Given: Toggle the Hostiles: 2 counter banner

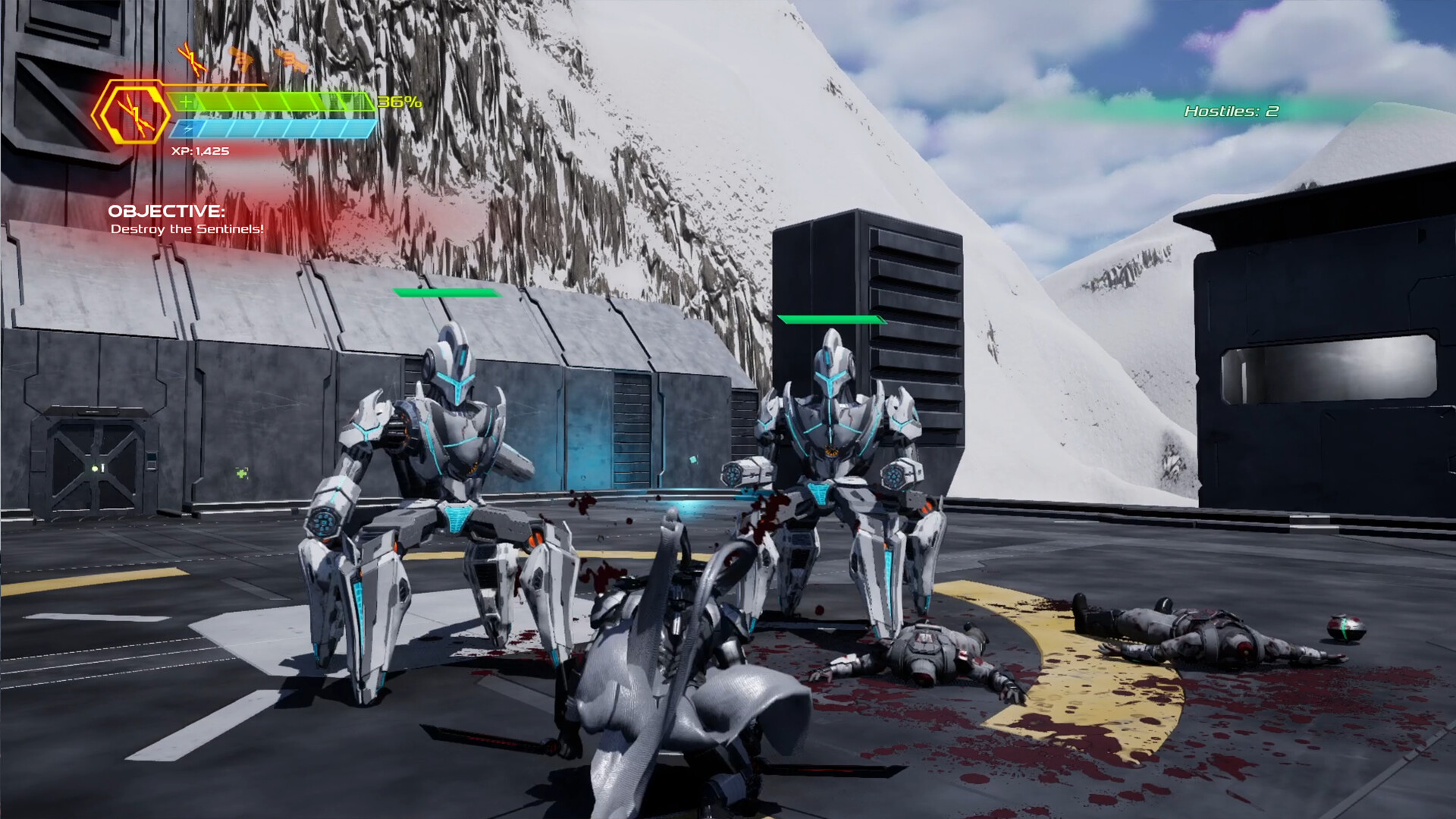Looking at the screenshot, I should [x=1230, y=111].
